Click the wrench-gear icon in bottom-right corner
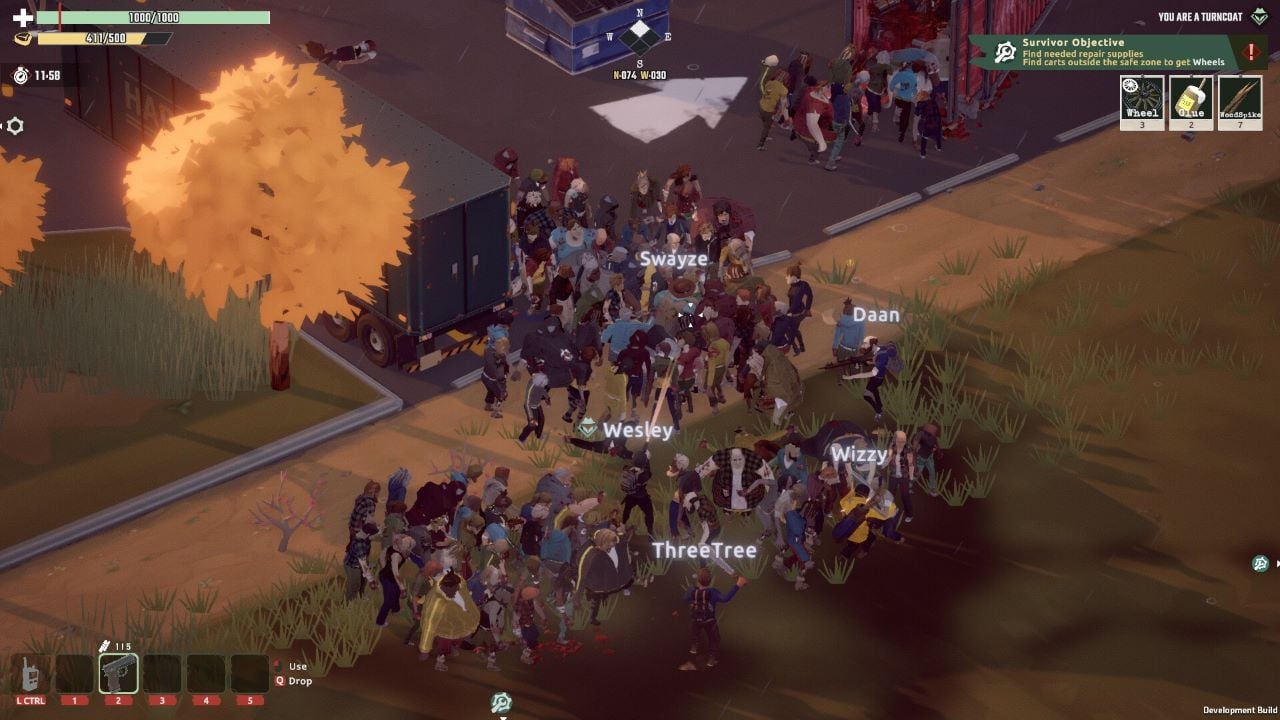This screenshot has width=1280, height=720. tap(1258, 563)
